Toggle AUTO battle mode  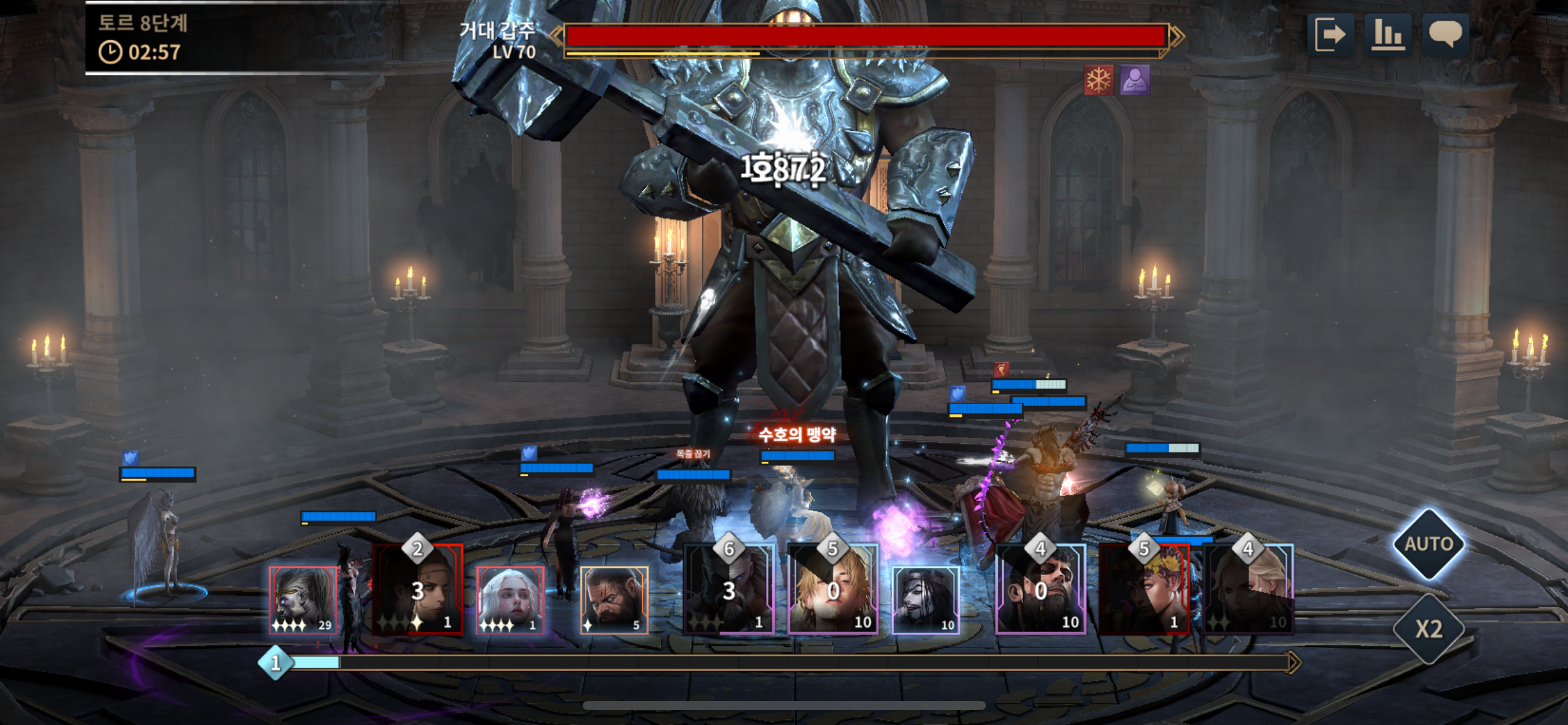[1428, 544]
